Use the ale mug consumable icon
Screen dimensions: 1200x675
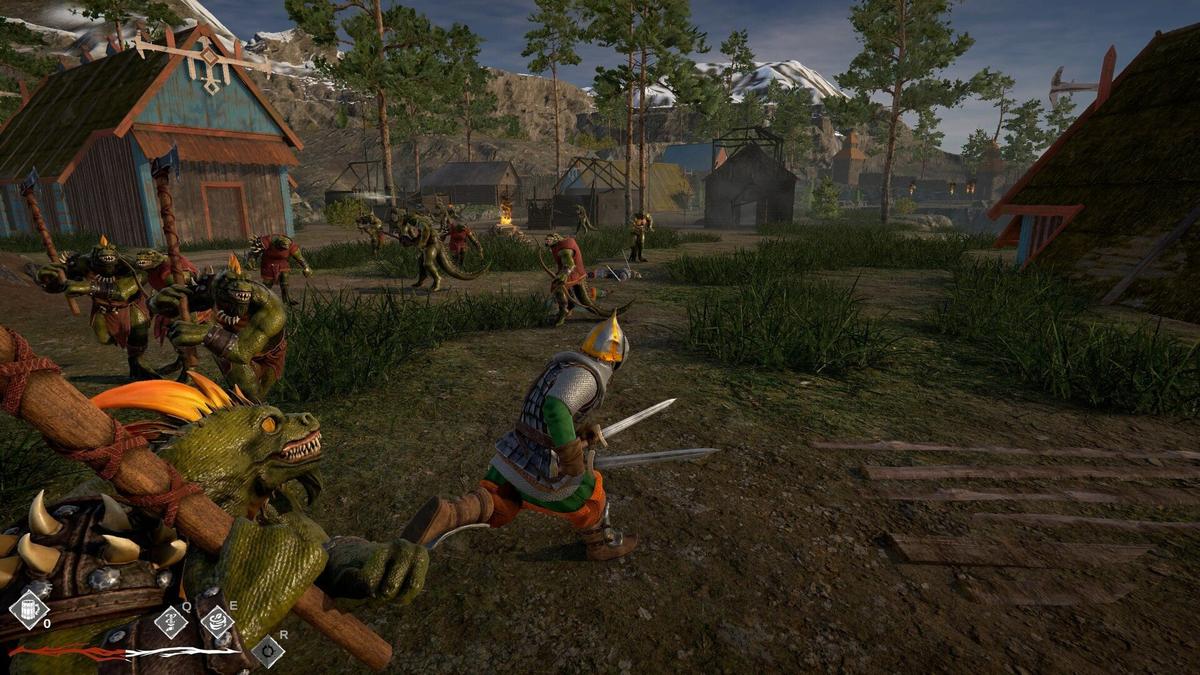(28, 608)
